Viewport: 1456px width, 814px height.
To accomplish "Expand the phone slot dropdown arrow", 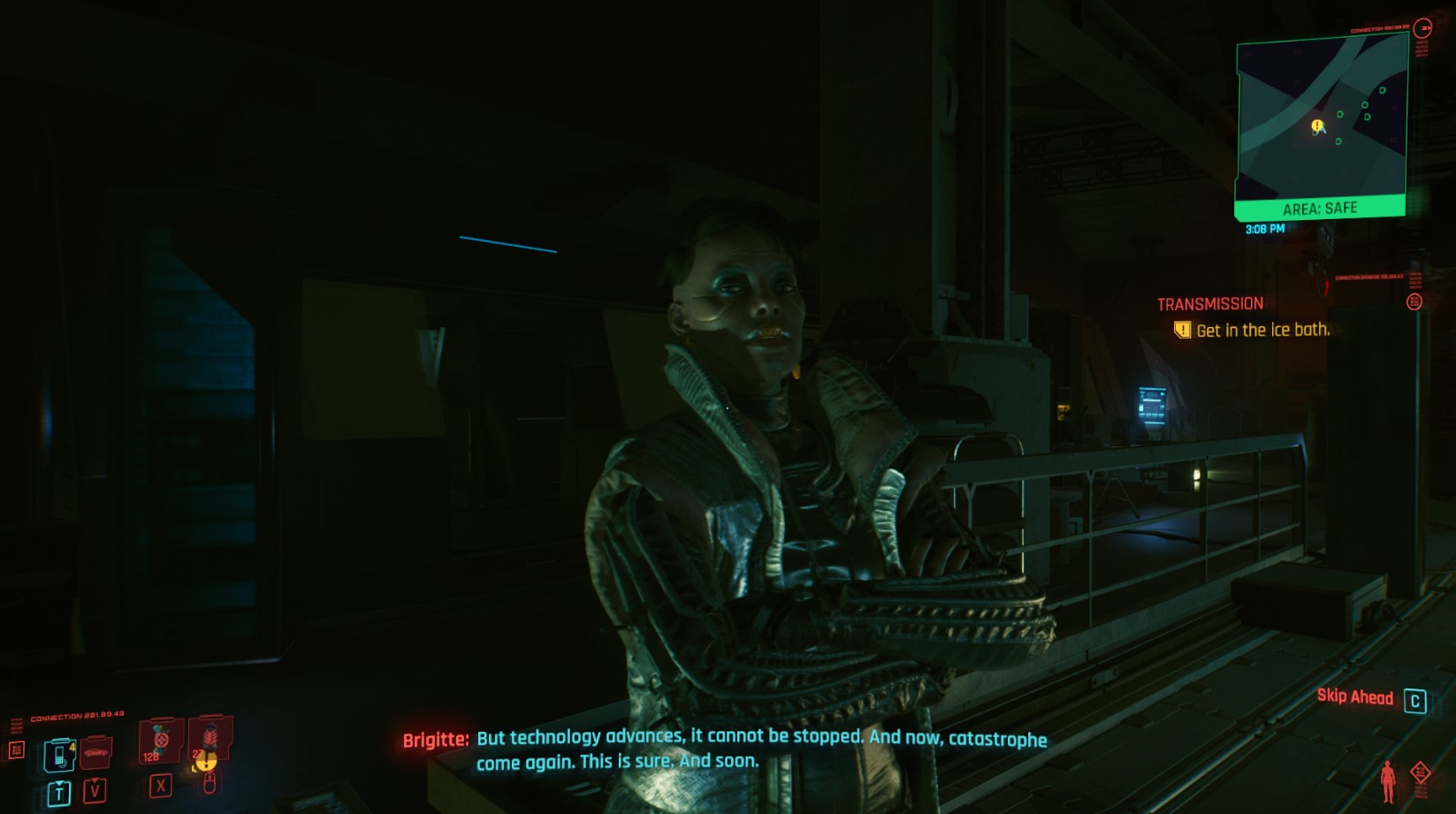I will pyautogui.click(x=59, y=783).
